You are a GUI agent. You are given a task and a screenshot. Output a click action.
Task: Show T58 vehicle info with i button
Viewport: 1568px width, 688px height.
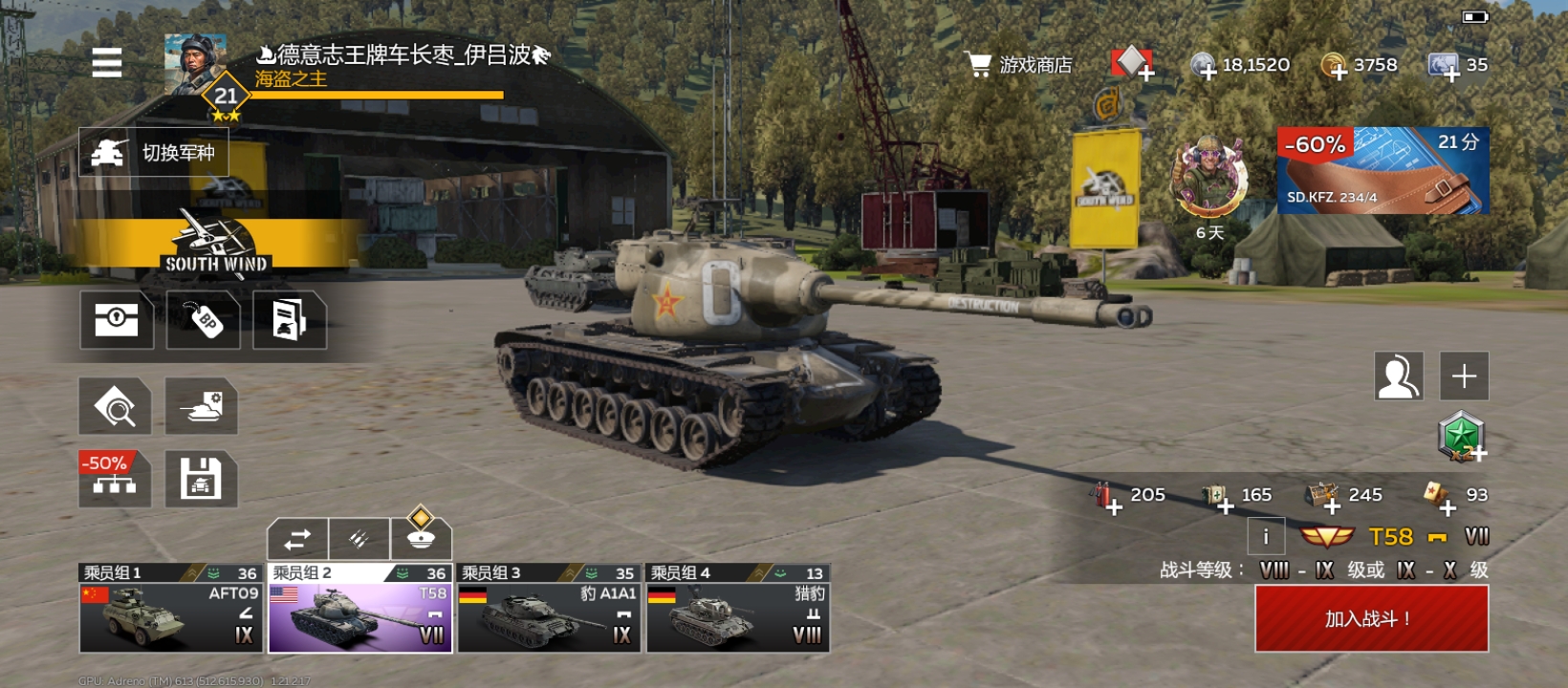1266,537
